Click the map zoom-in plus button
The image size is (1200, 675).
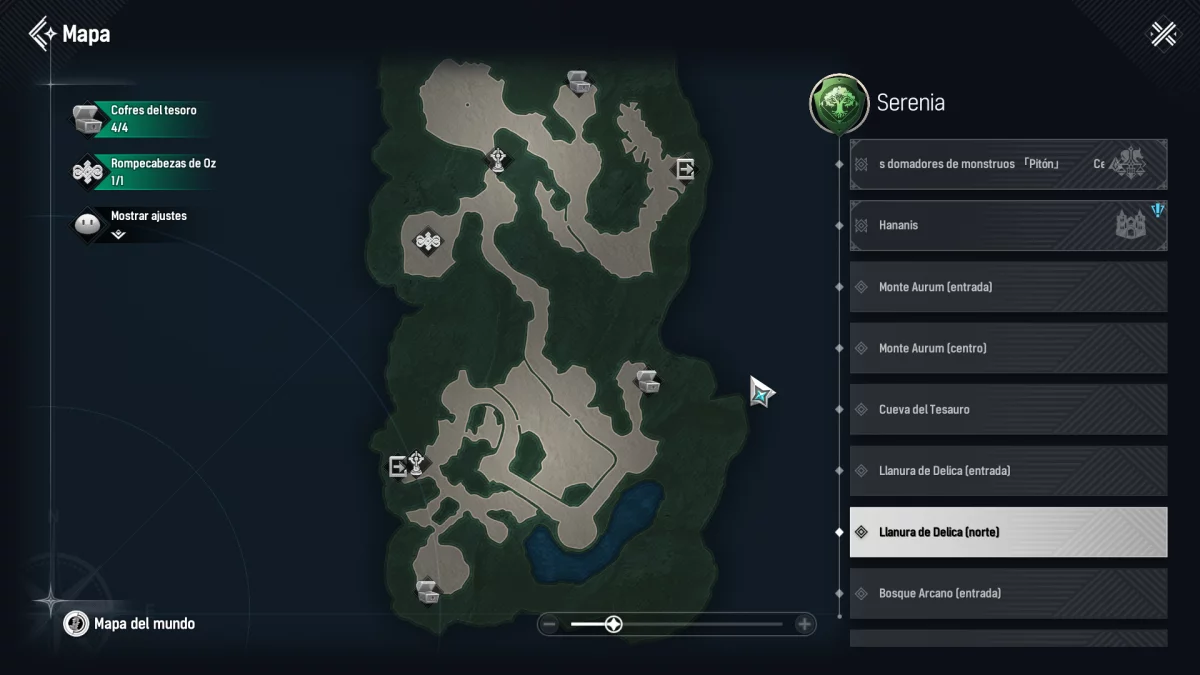804,625
